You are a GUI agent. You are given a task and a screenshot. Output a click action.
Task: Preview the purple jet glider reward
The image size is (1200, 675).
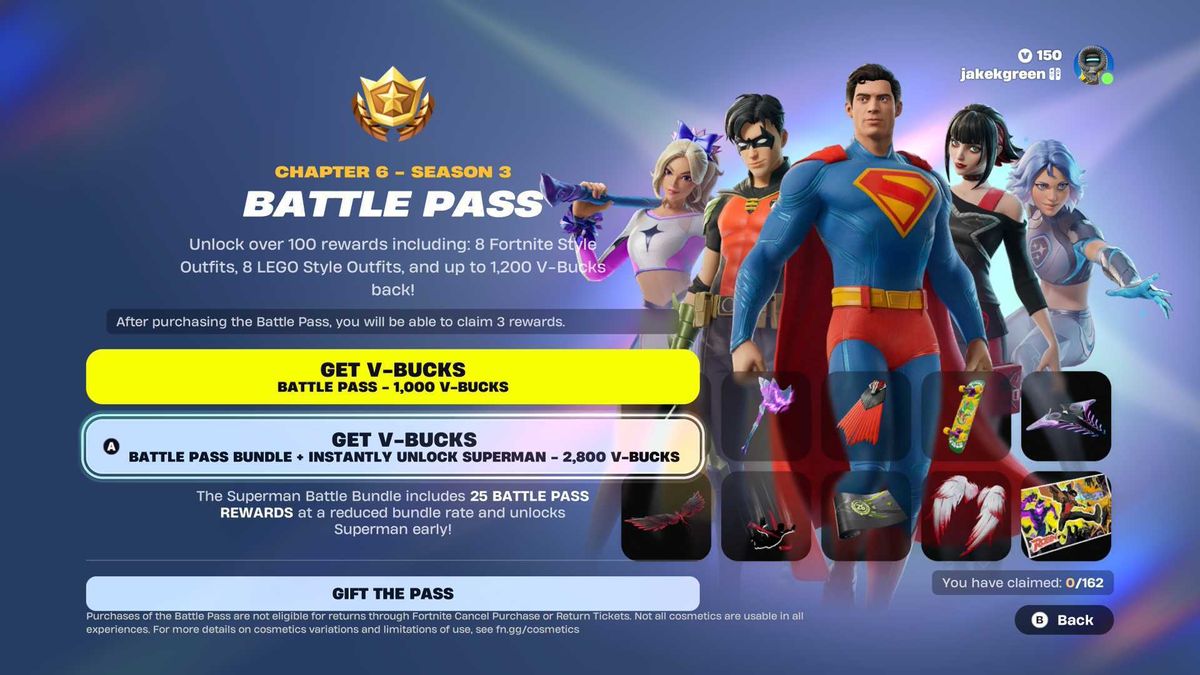pyautogui.click(x=1066, y=416)
